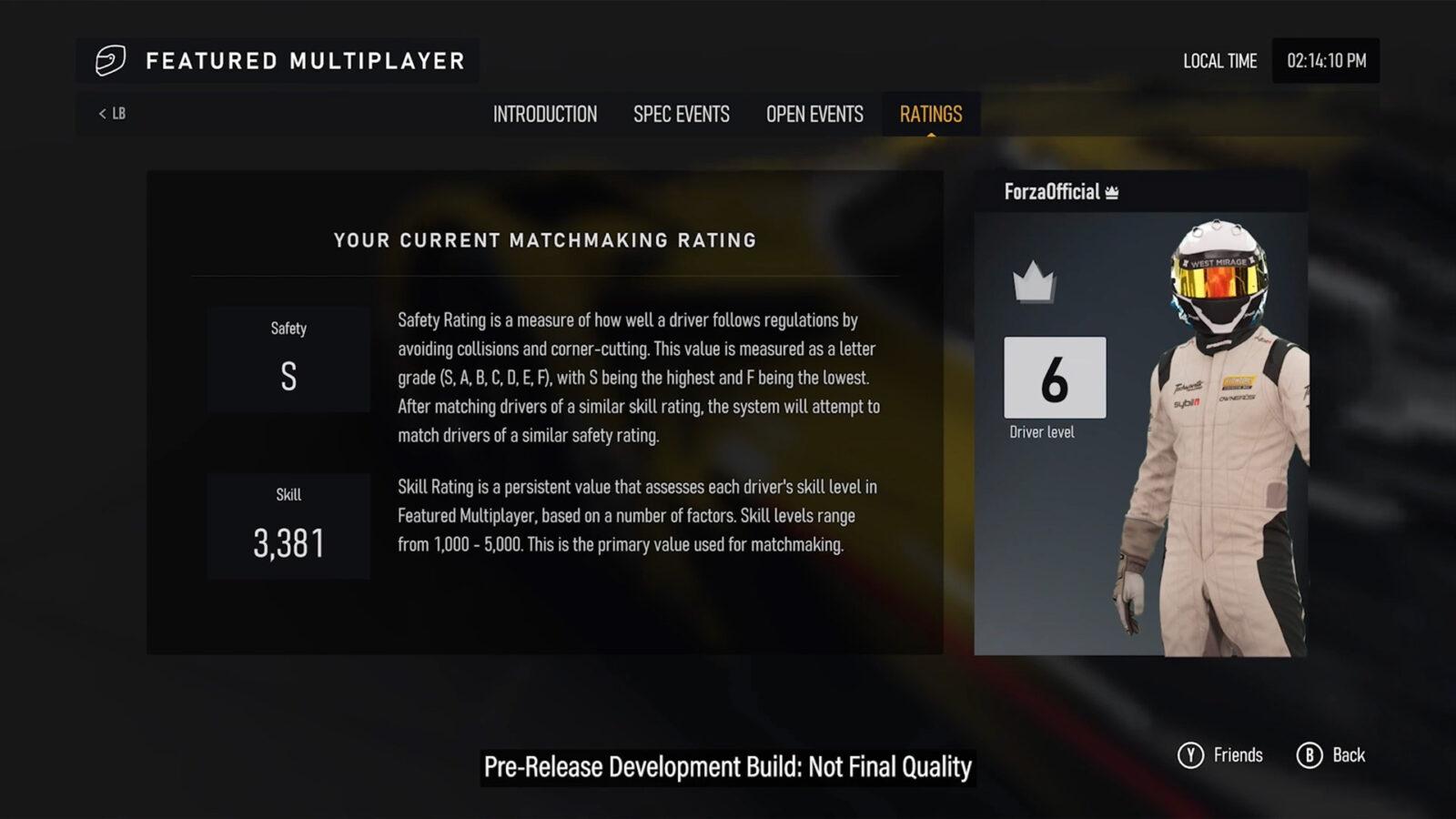Click the crown icon next to ForzaOfficial
The image size is (1456, 819).
click(1112, 193)
